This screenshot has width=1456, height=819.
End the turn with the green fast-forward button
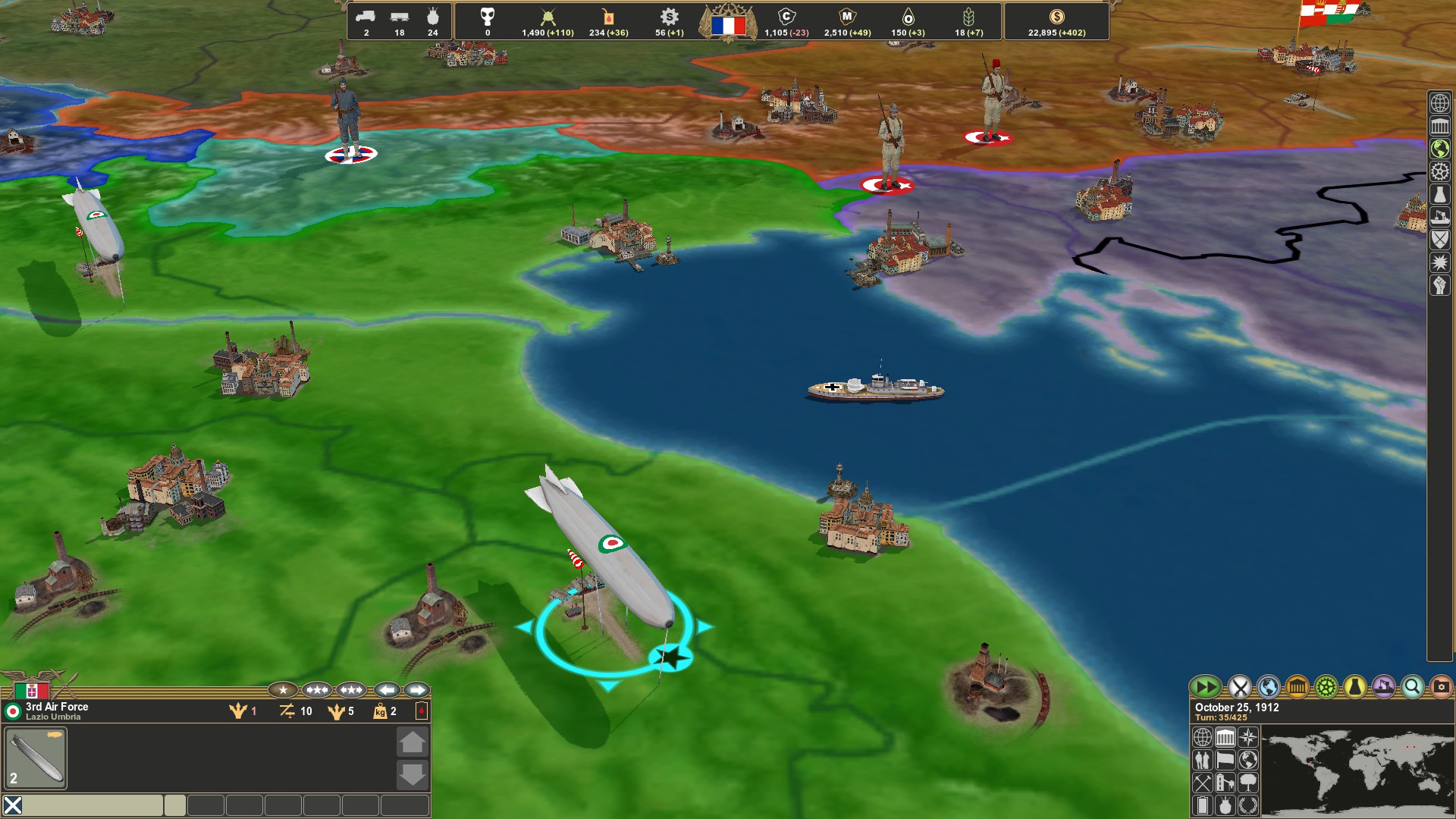1207,688
